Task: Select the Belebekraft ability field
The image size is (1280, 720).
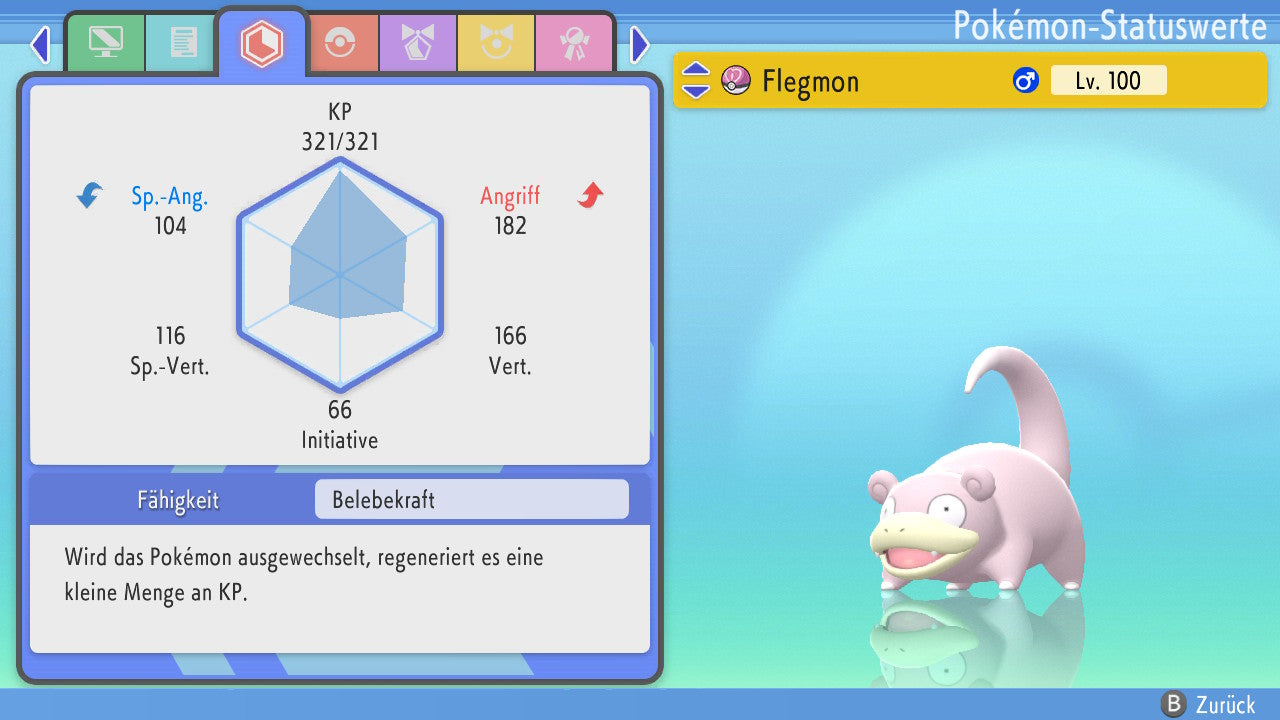Action: (471, 499)
